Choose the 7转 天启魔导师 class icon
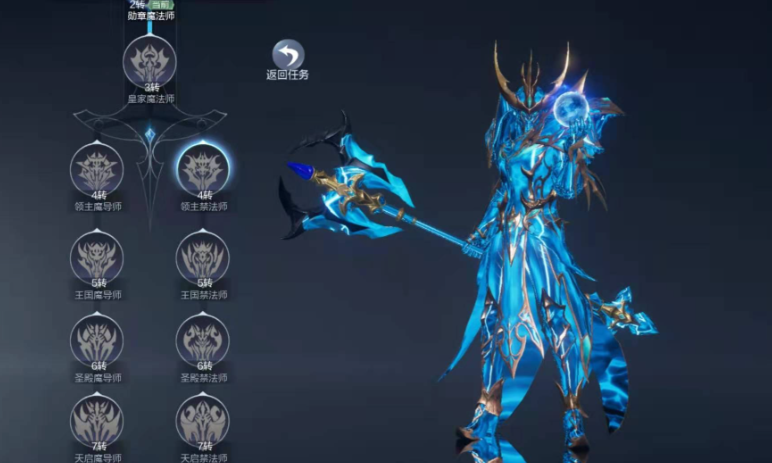 (x=97, y=422)
